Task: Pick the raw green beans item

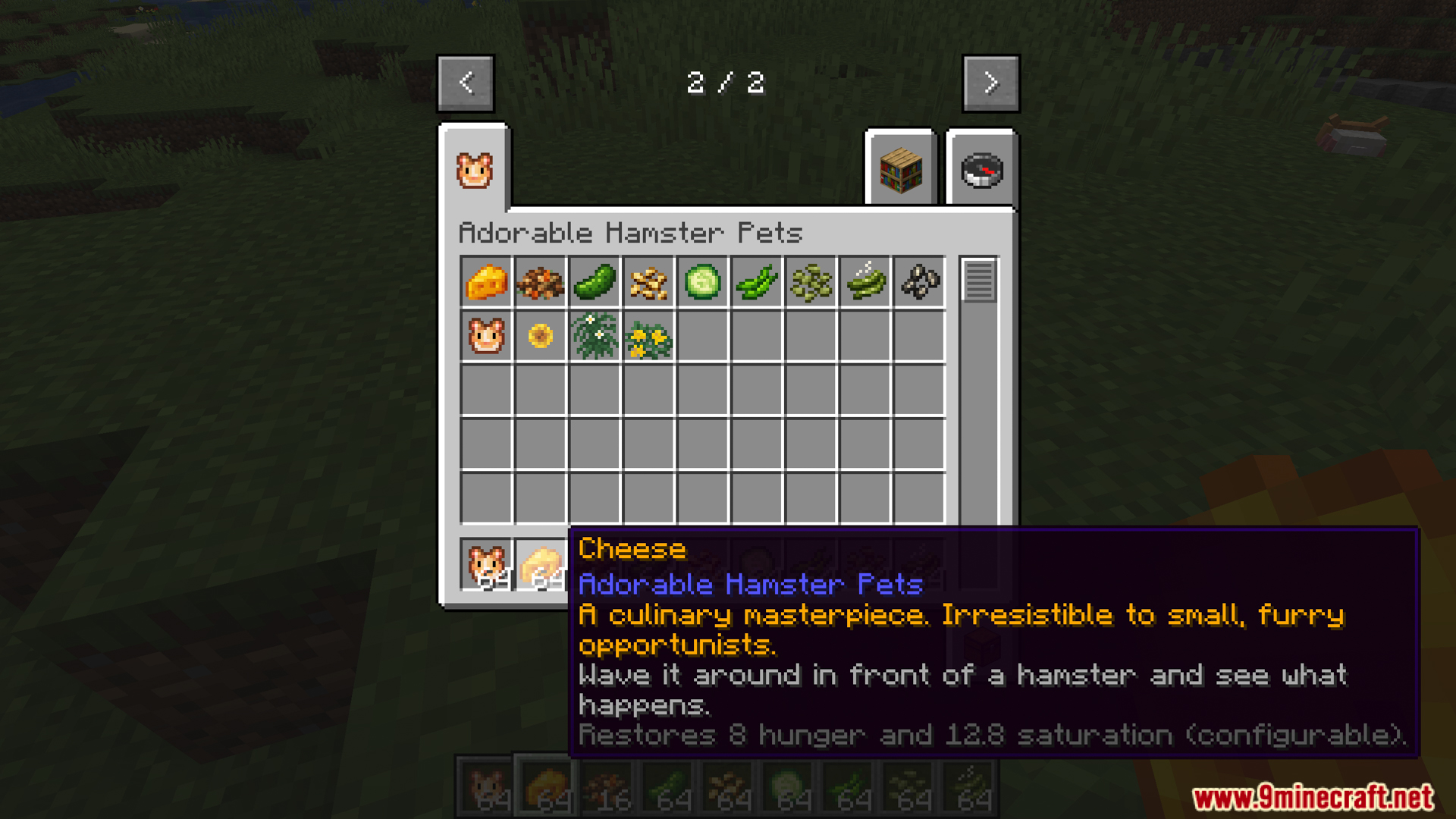Action: click(757, 282)
